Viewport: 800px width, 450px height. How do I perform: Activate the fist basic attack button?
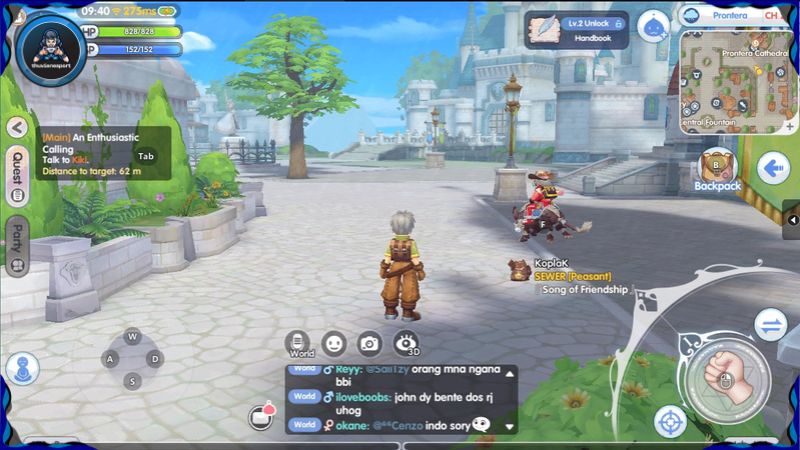point(727,376)
